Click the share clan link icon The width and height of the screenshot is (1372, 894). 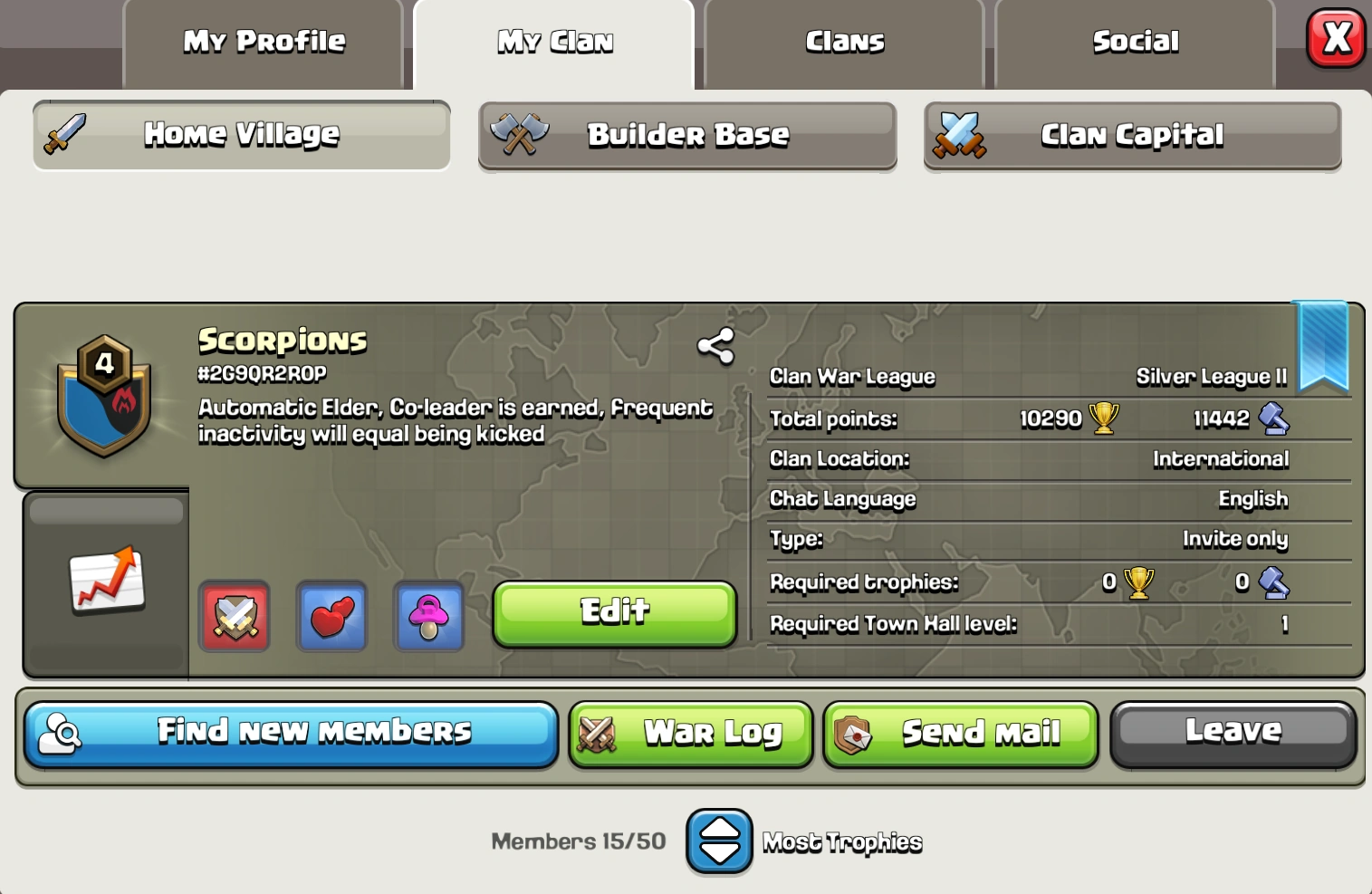click(x=715, y=345)
